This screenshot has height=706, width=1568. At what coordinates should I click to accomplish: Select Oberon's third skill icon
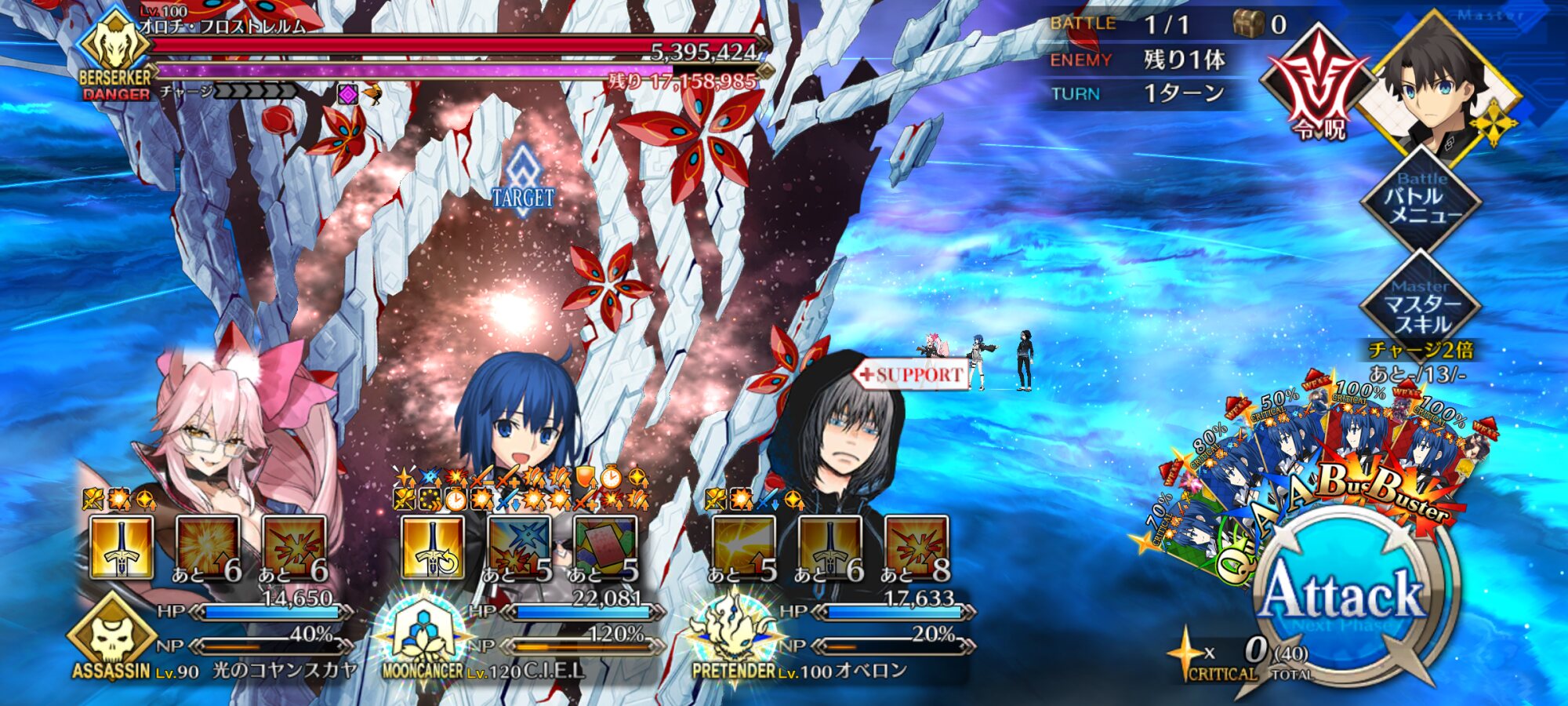(x=916, y=548)
